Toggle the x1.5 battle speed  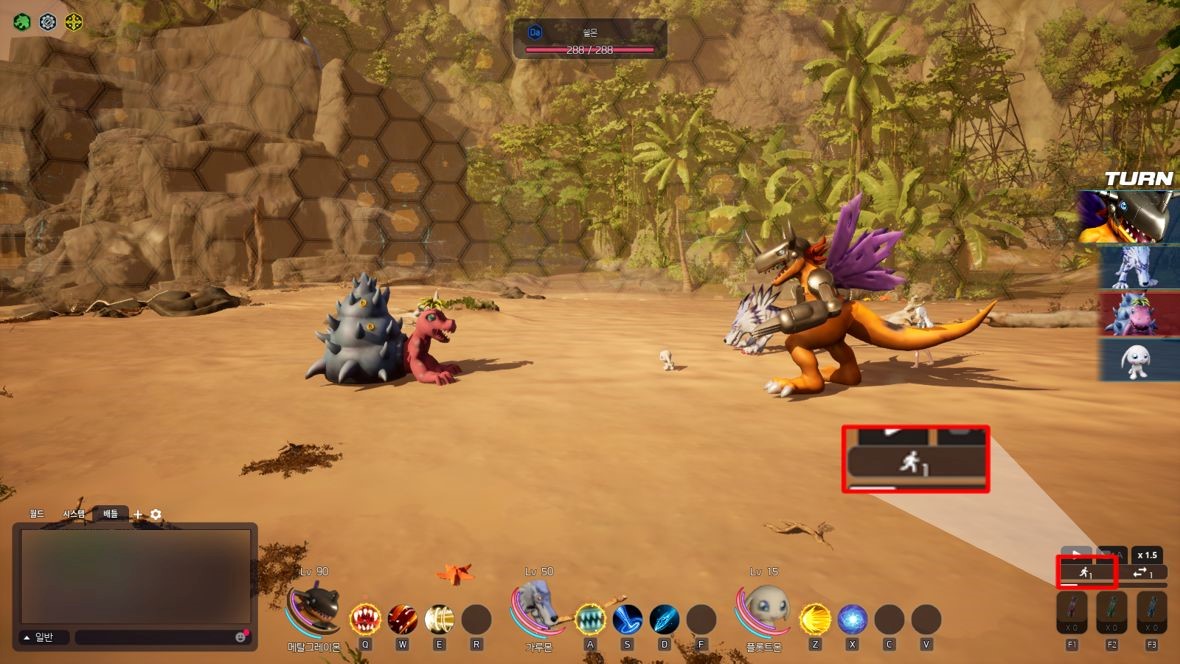pyautogui.click(x=1147, y=555)
